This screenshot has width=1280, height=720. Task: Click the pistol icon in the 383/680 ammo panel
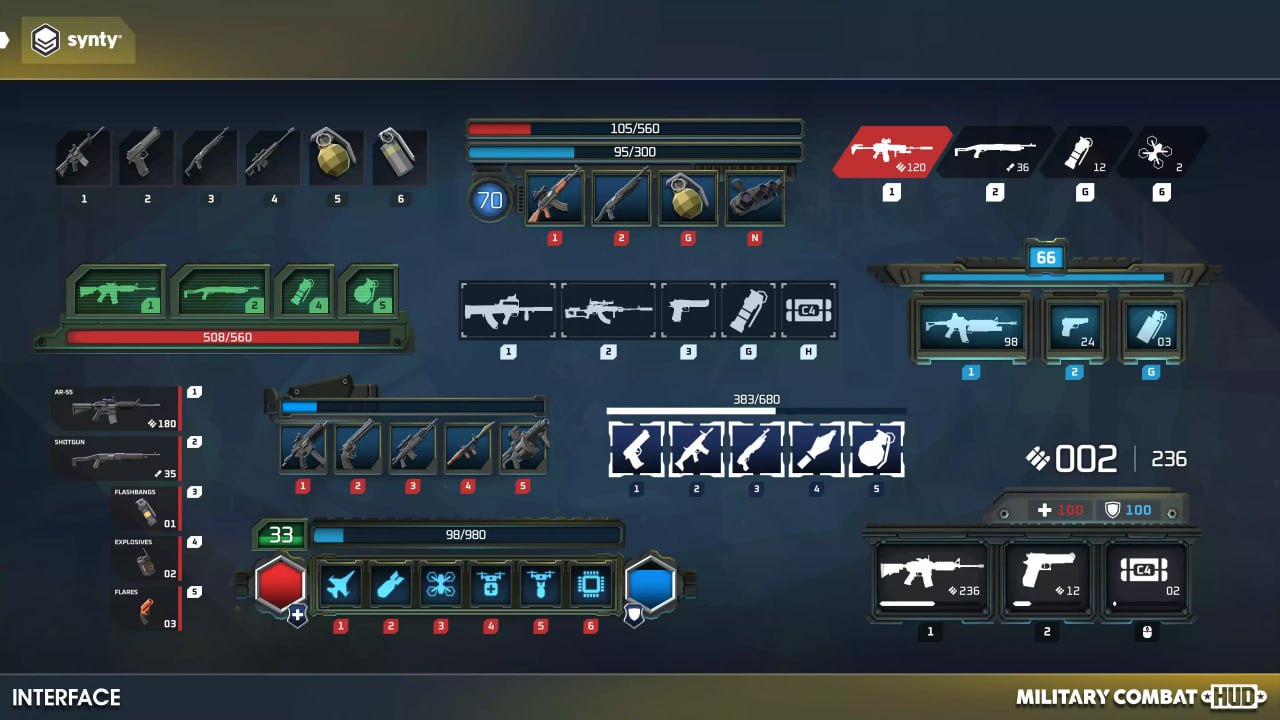point(636,450)
